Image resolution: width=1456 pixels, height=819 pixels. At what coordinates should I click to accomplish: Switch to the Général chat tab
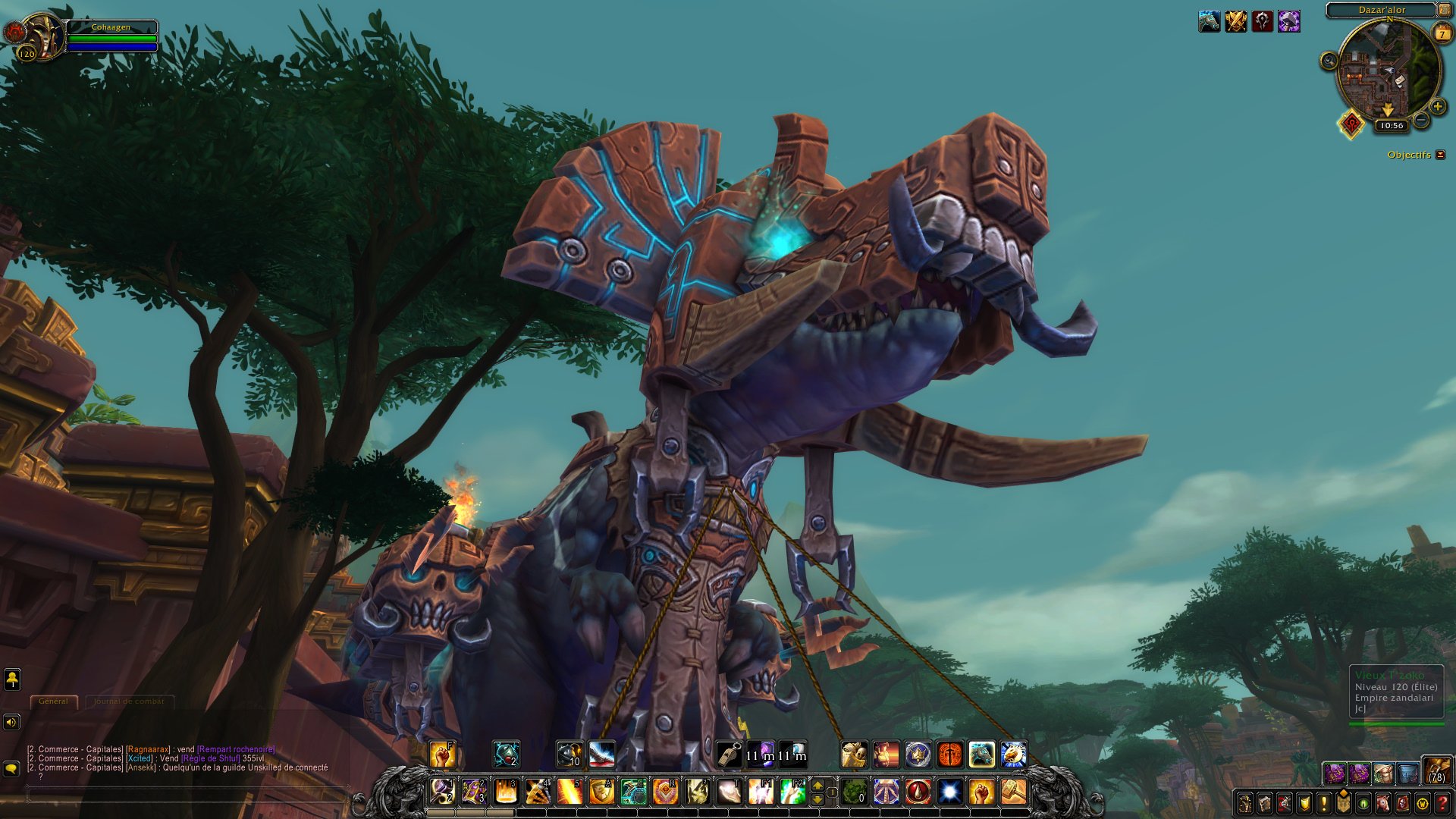click(x=53, y=701)
